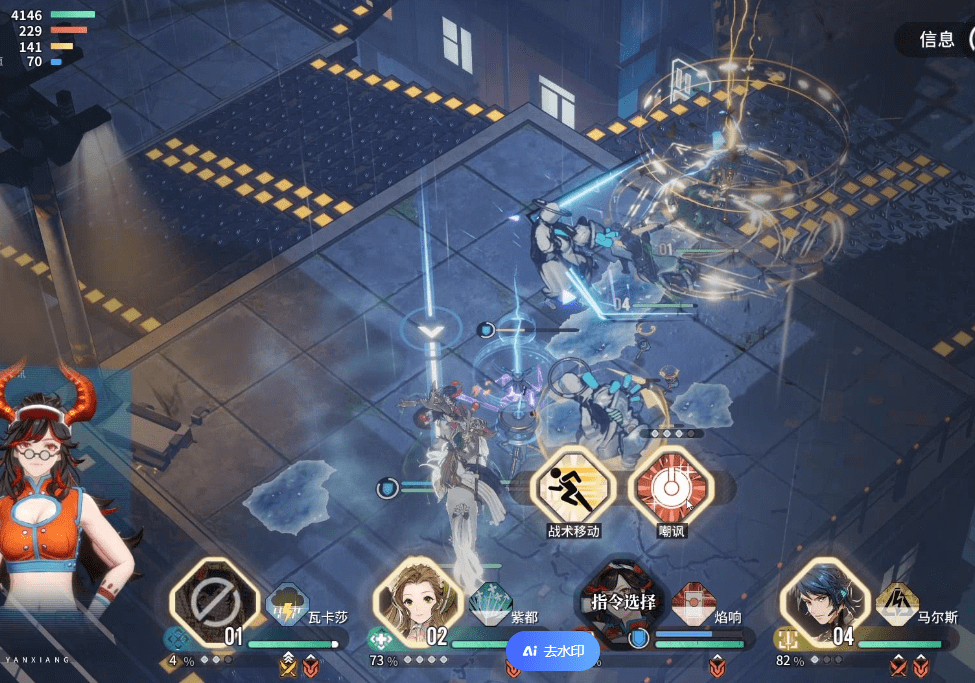Click the Ai 去水印 watermark removal button
975x683 pixels.
[553, 651]
